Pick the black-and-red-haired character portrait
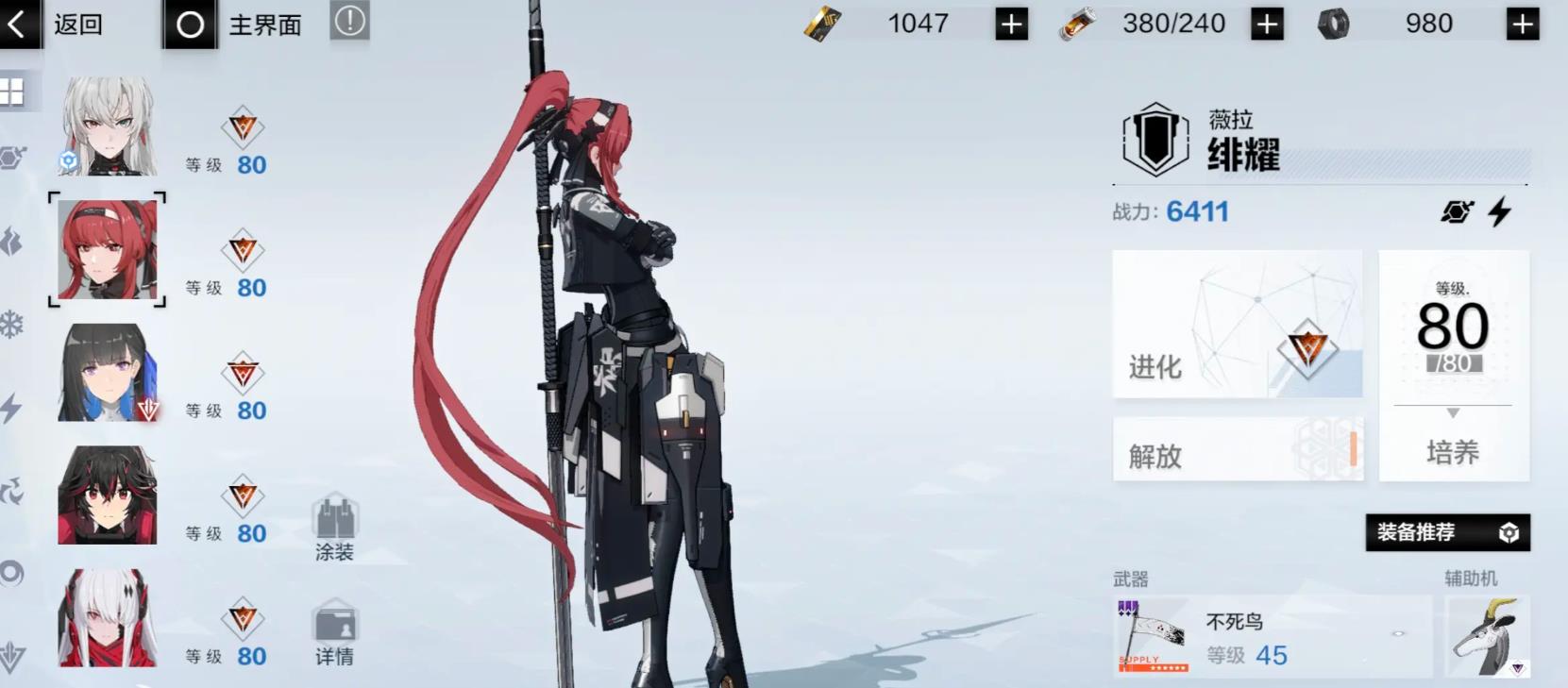 [x=108, y=495]
